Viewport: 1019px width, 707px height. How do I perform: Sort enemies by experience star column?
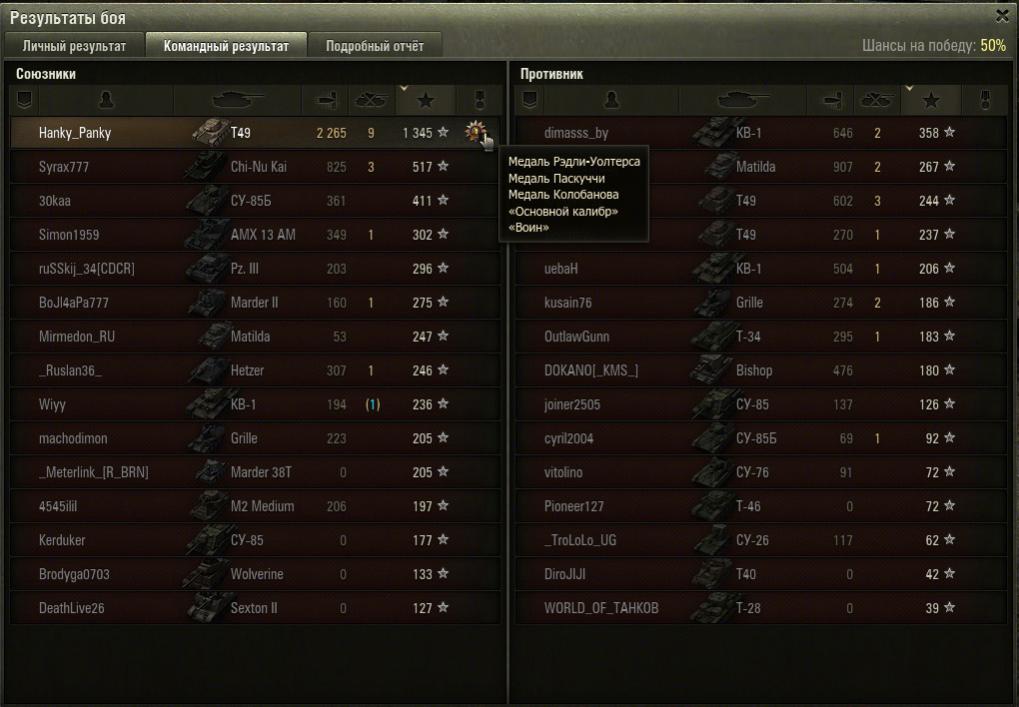pyautogui.click(x=931, y=100)
